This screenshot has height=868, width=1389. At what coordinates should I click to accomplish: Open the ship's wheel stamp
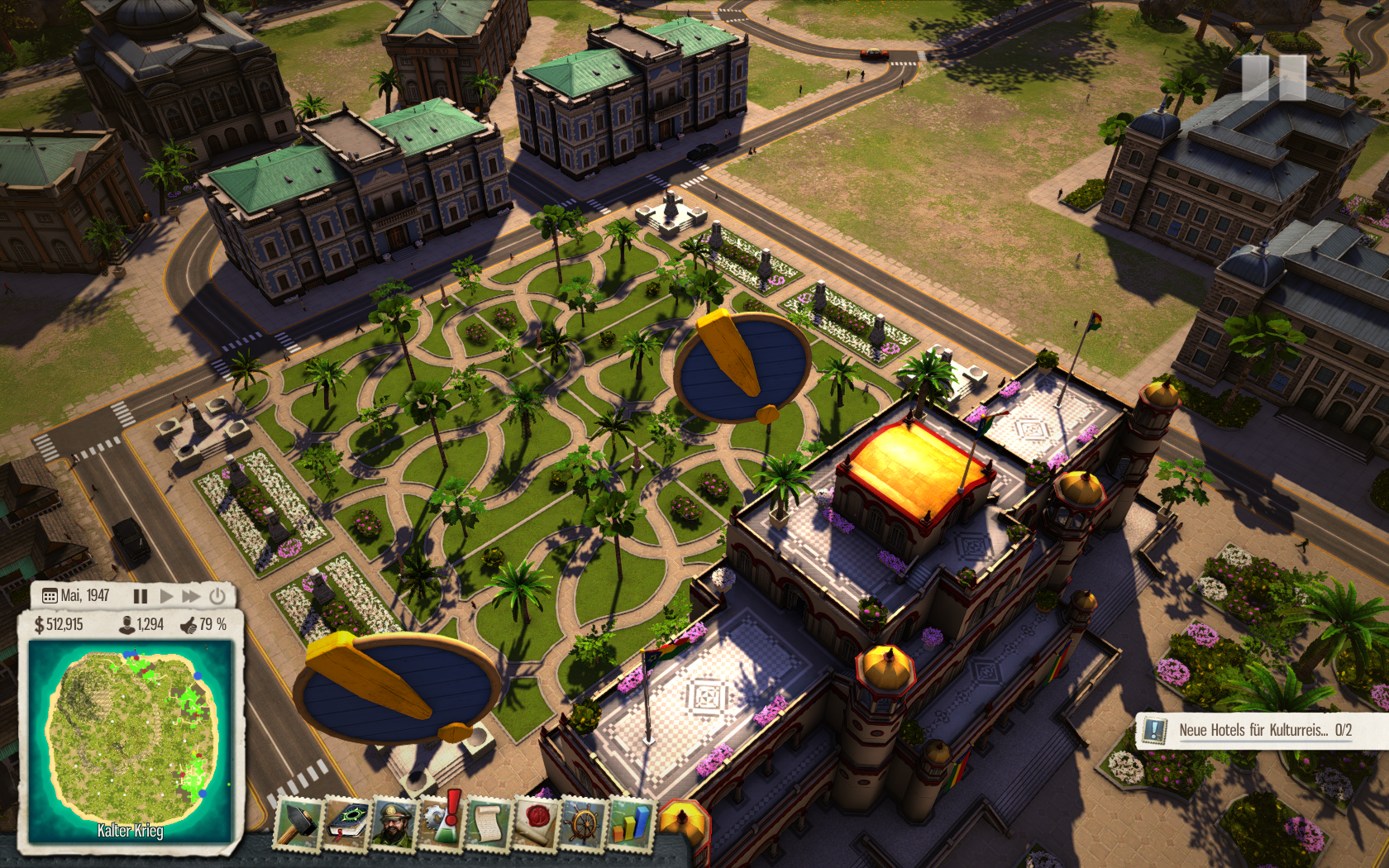click(x=584, y=824)
